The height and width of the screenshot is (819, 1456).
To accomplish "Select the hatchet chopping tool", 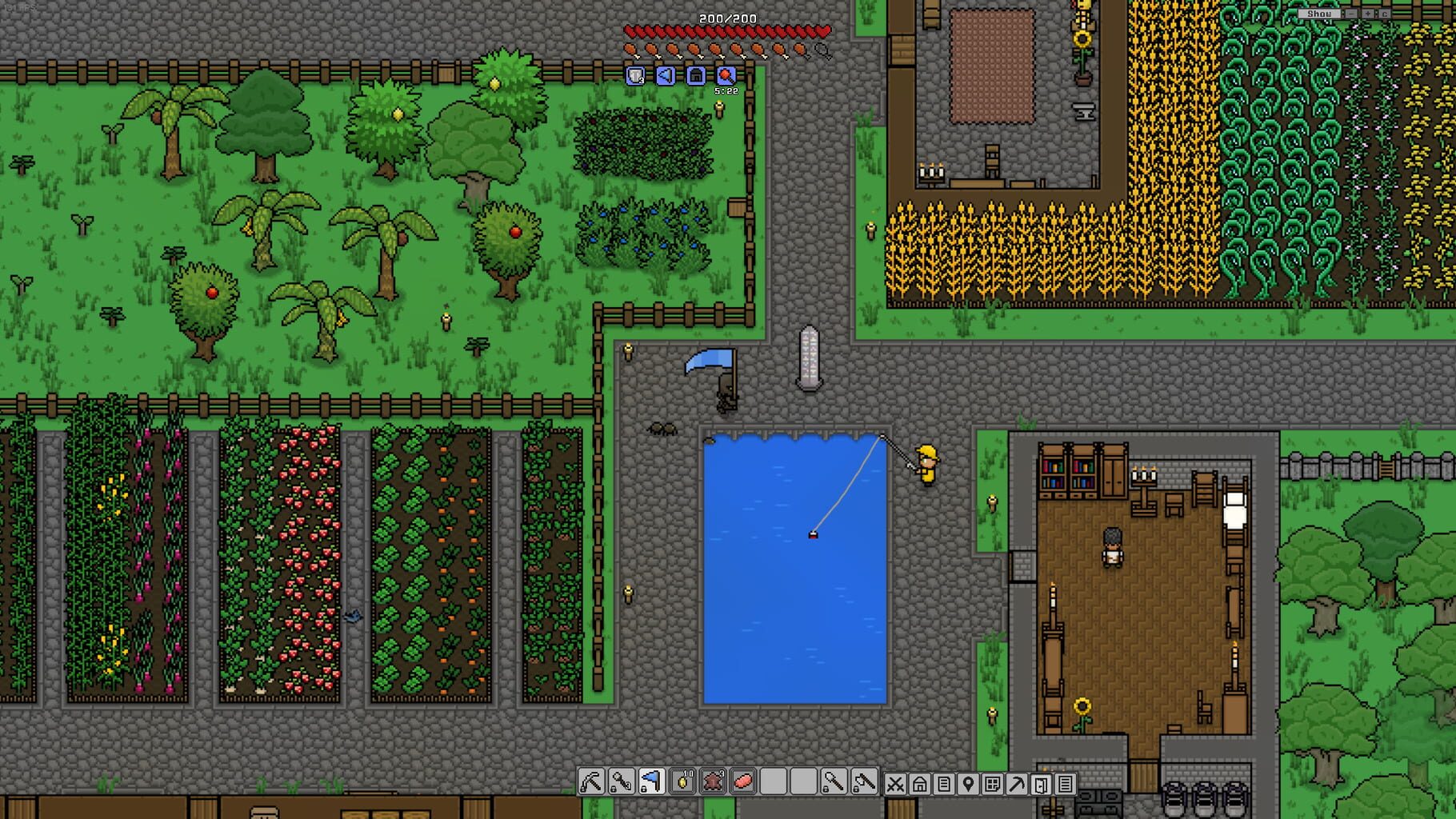I will point(866,784).
